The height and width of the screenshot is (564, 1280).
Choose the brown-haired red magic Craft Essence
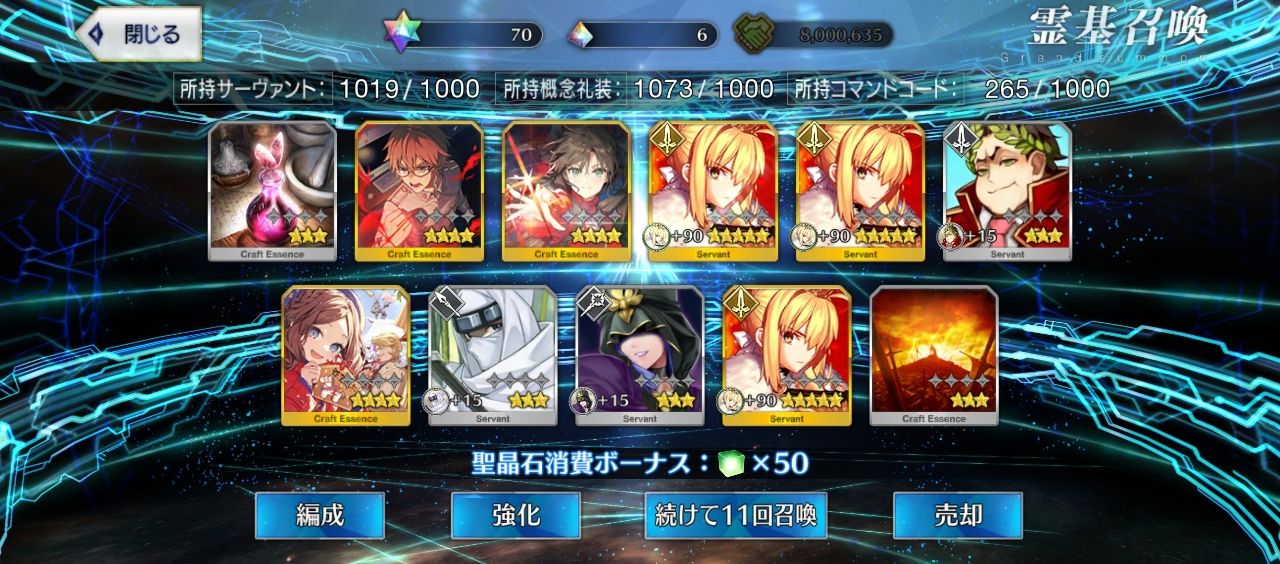click(566, 190)
